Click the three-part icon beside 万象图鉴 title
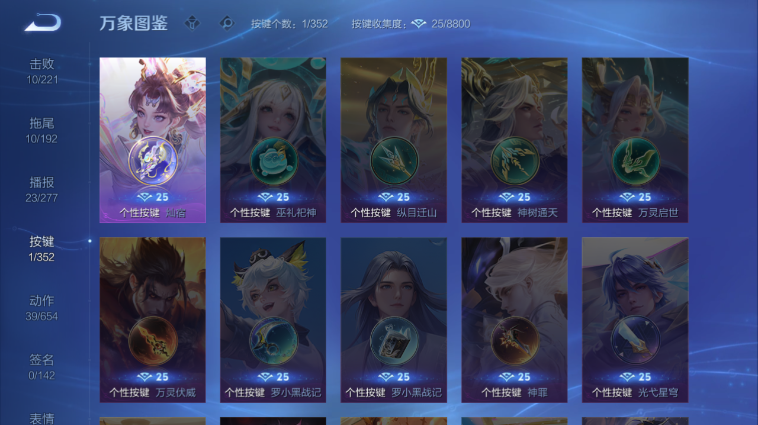 pyautogui.click(x=193, y=23)
